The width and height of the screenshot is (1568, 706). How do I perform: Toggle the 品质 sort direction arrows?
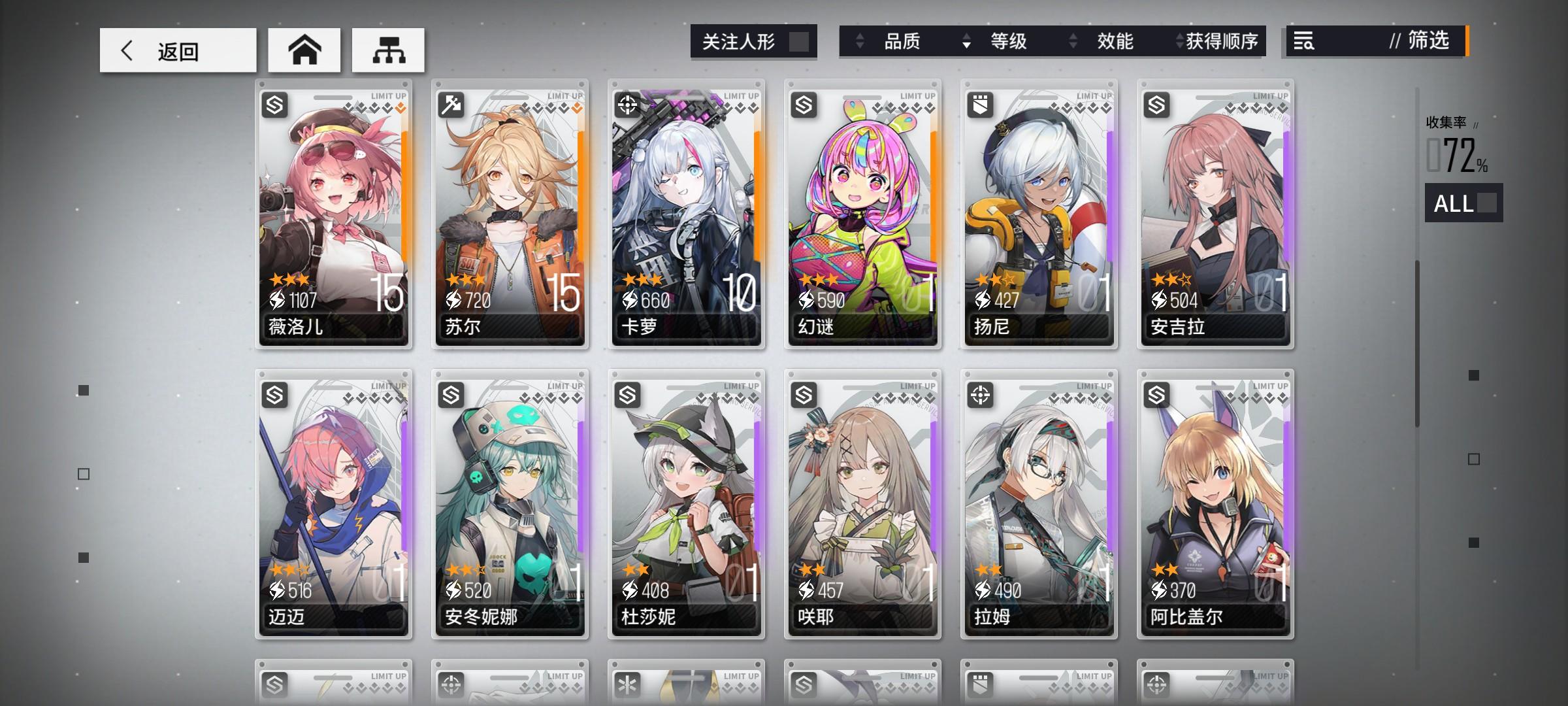[858, 41]
